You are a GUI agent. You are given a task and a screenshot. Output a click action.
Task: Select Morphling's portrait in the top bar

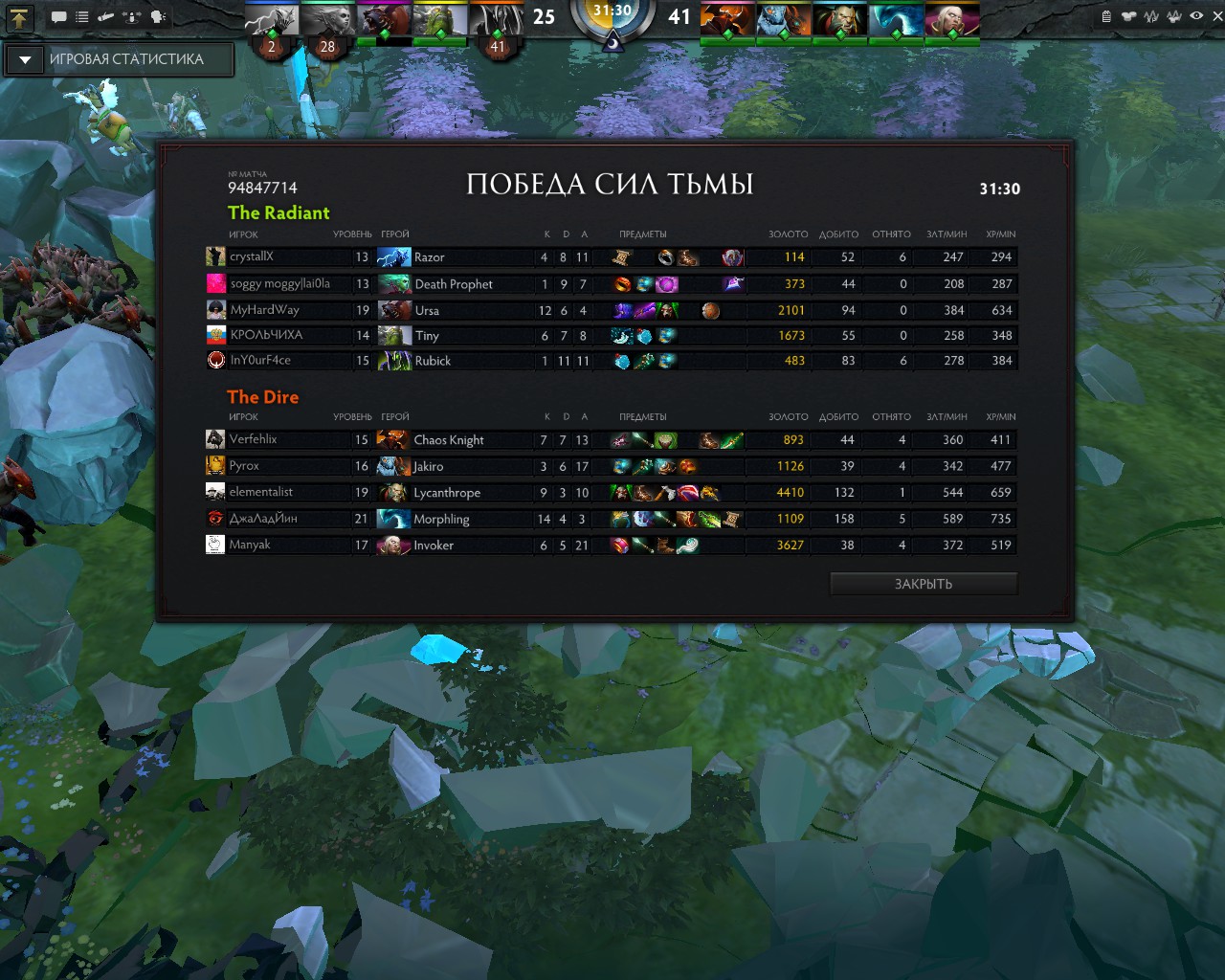pyautogui.click(x=896, y=18)
